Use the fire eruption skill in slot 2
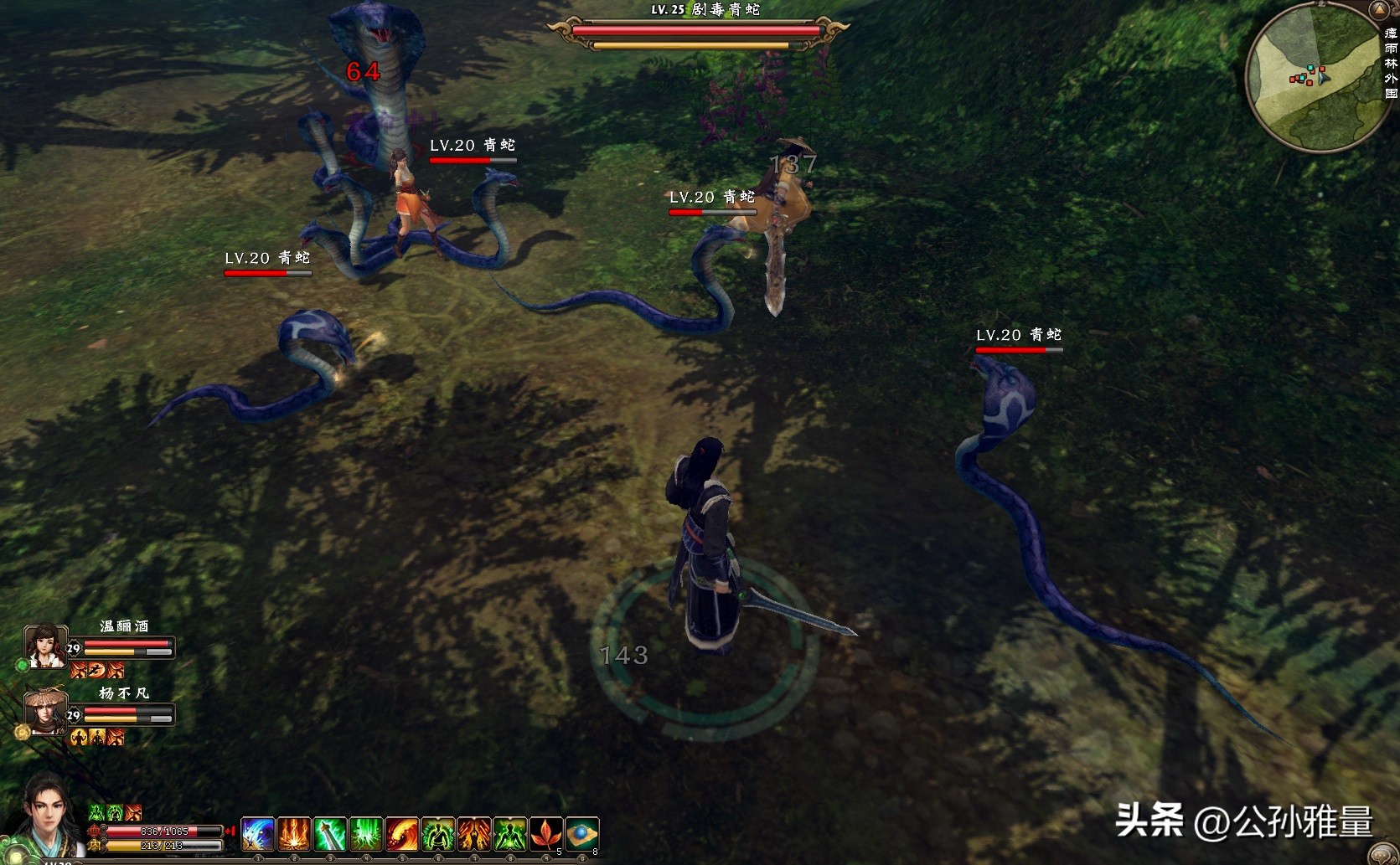Image resolution: width=1400 pixels, height=865 pixels. coord(294,835)
